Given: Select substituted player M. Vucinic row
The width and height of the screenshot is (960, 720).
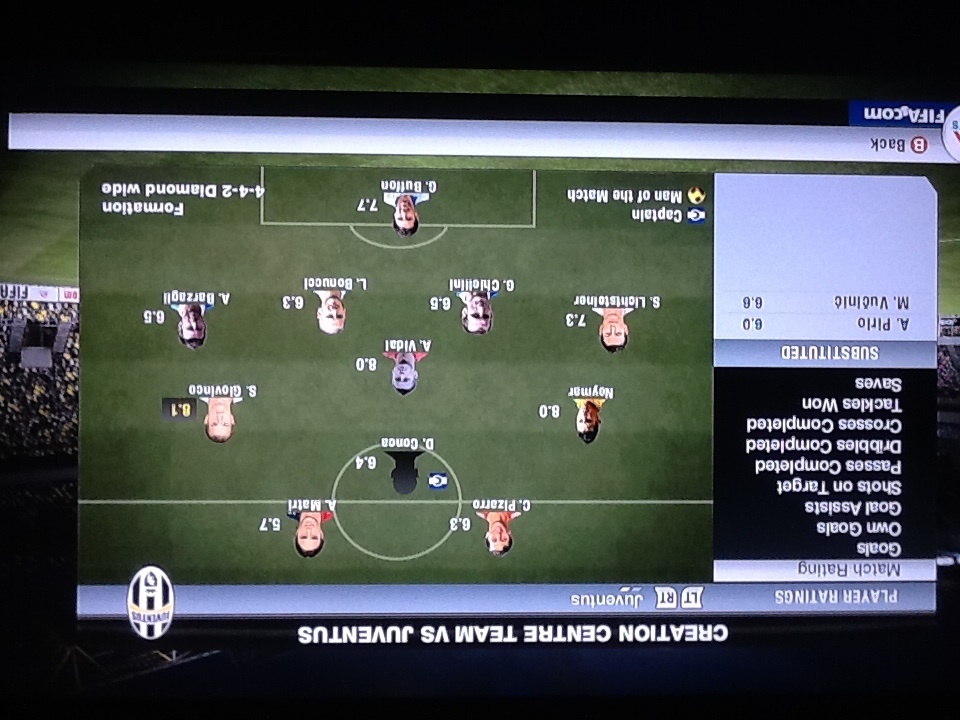Looking at the screenshot, I should (x=825, y=301).
